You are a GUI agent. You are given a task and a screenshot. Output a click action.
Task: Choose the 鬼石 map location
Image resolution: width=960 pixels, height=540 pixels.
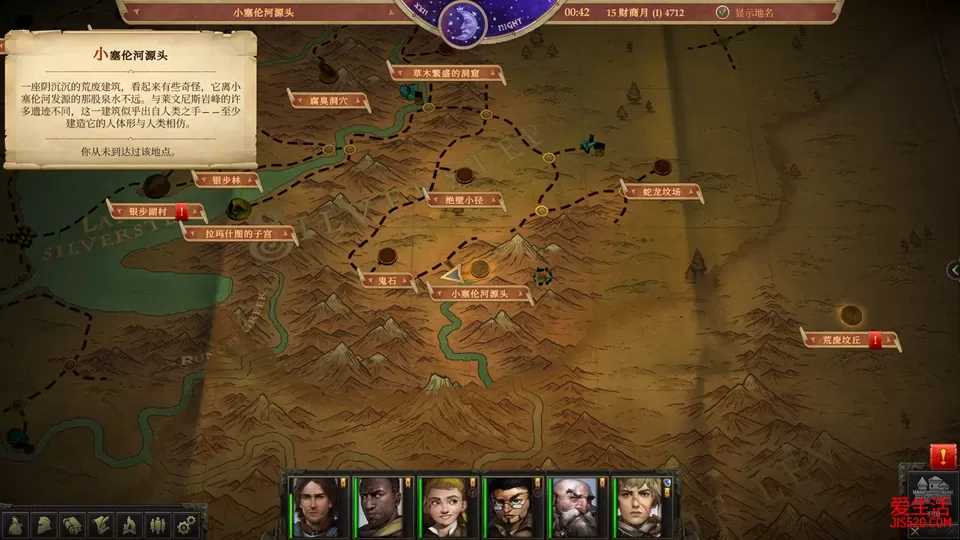[x=388, y=281]
